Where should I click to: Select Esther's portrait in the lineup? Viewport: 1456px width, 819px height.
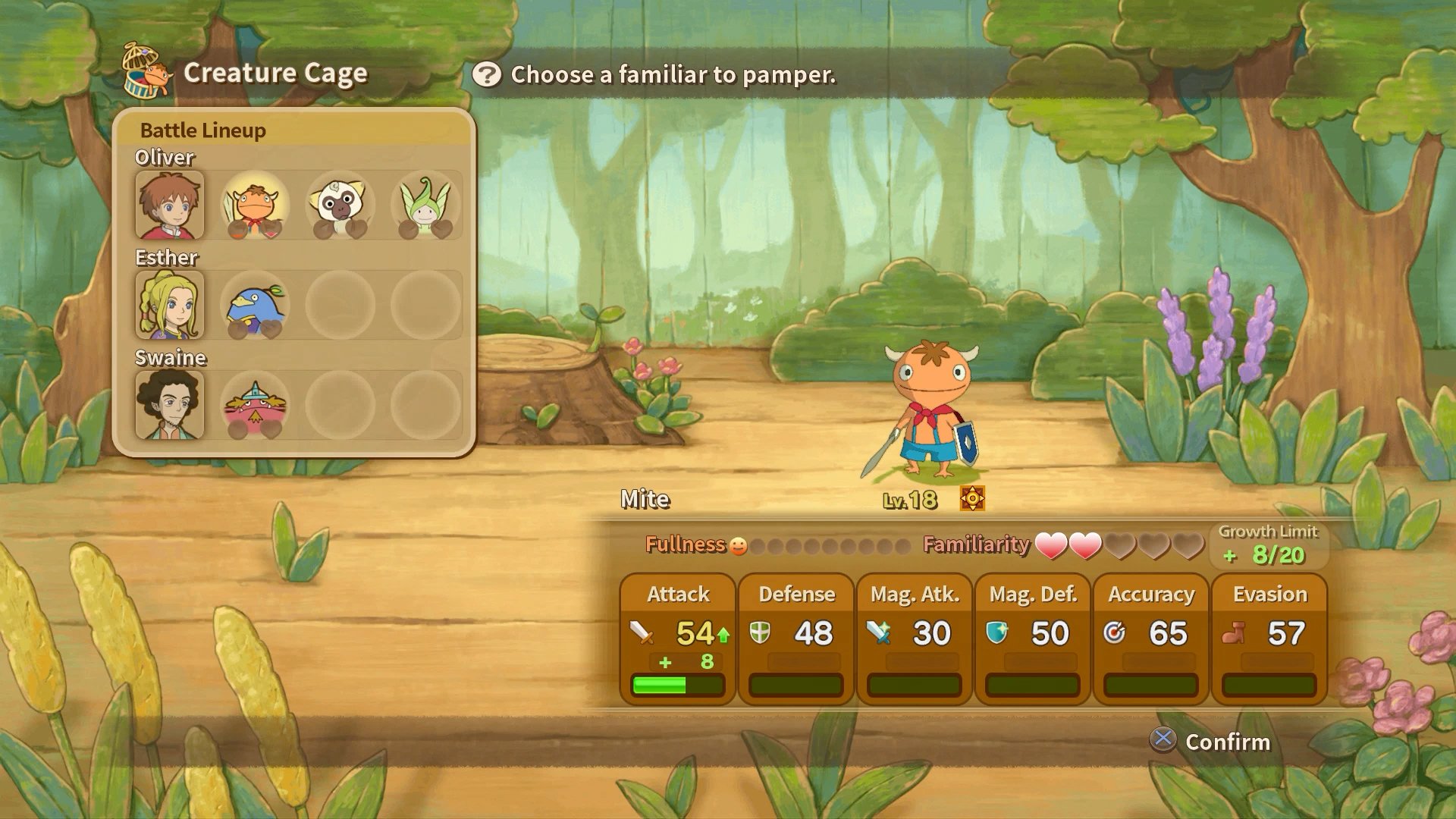point(170,305)
